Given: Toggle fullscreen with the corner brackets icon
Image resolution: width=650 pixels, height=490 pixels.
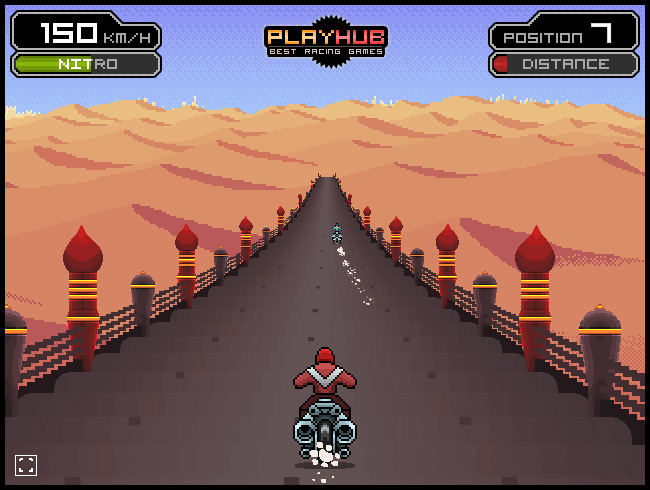Looking at the screenshot, I should tap(26, 464).
